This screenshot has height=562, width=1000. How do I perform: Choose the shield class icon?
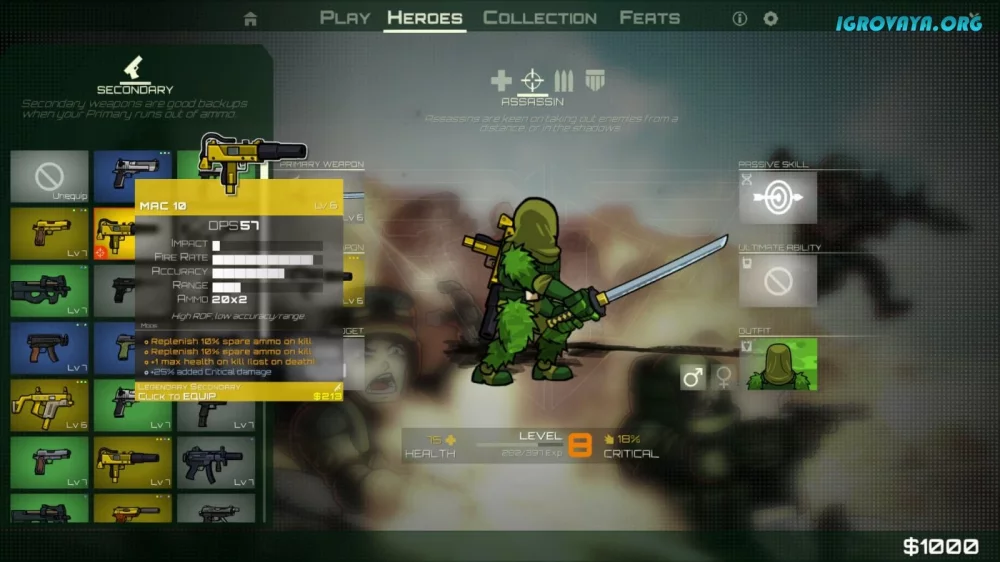point(595,81)
